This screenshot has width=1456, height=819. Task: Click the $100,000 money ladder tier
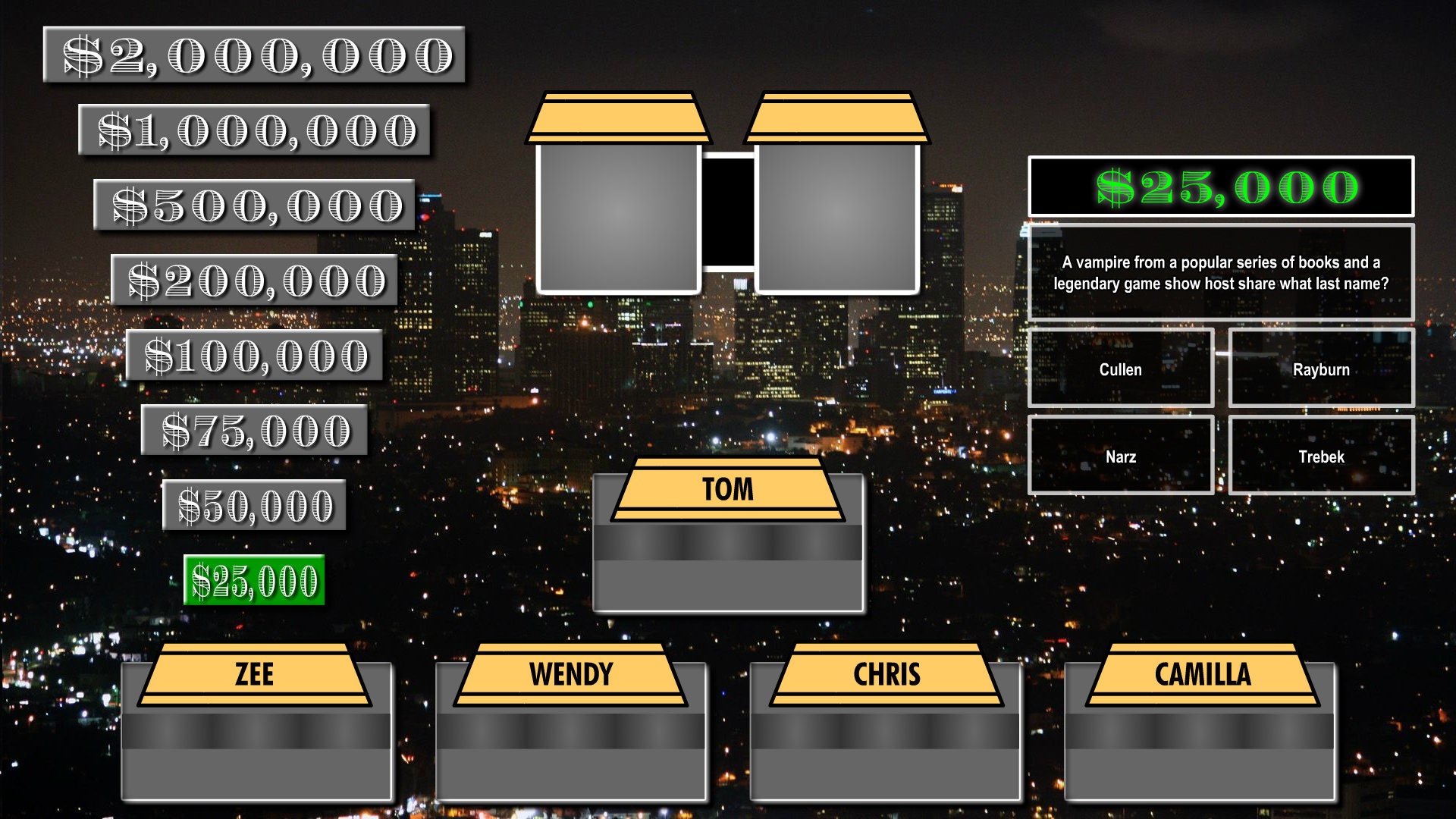[254, 353]
